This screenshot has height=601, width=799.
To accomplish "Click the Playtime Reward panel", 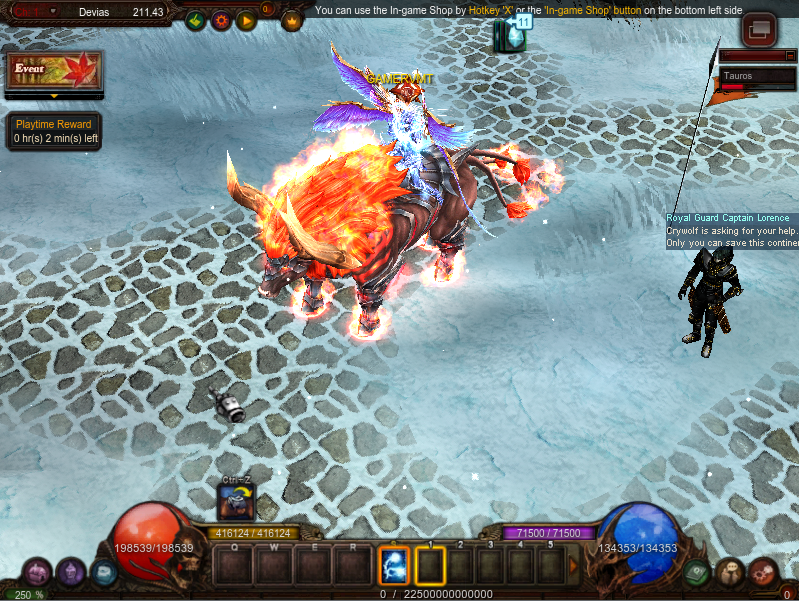I will click(54, 131).
